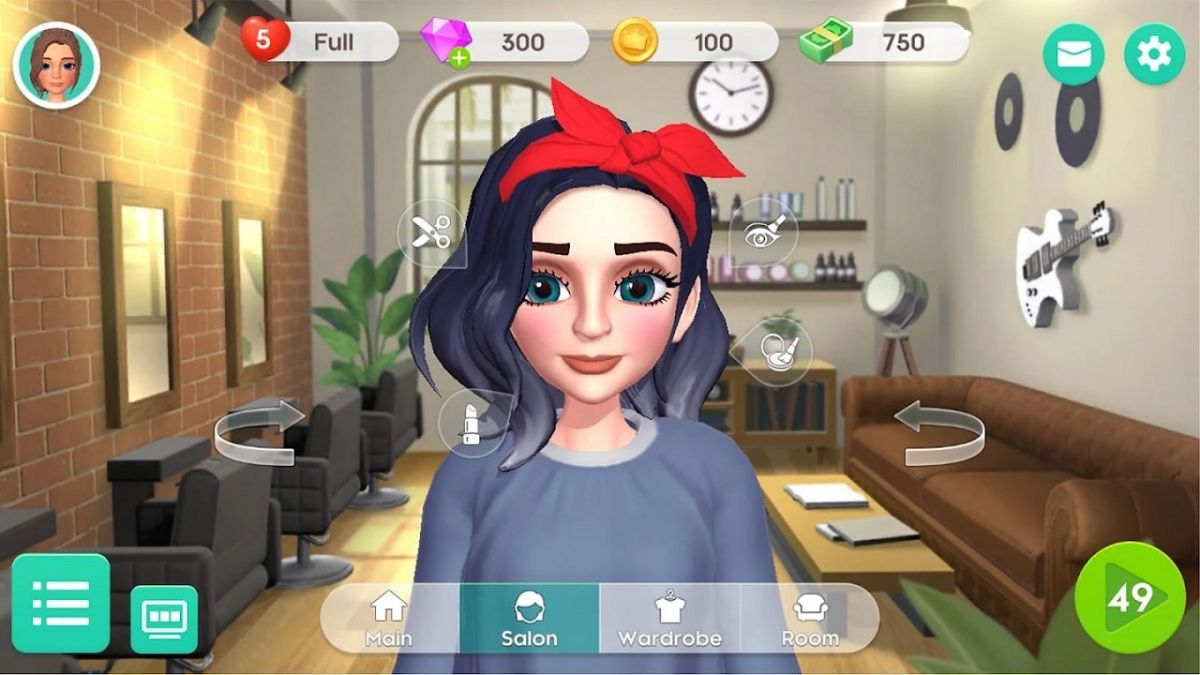Switch to the Room tab
Screen dimensions: 1200x675
click(x=810, y=618)
